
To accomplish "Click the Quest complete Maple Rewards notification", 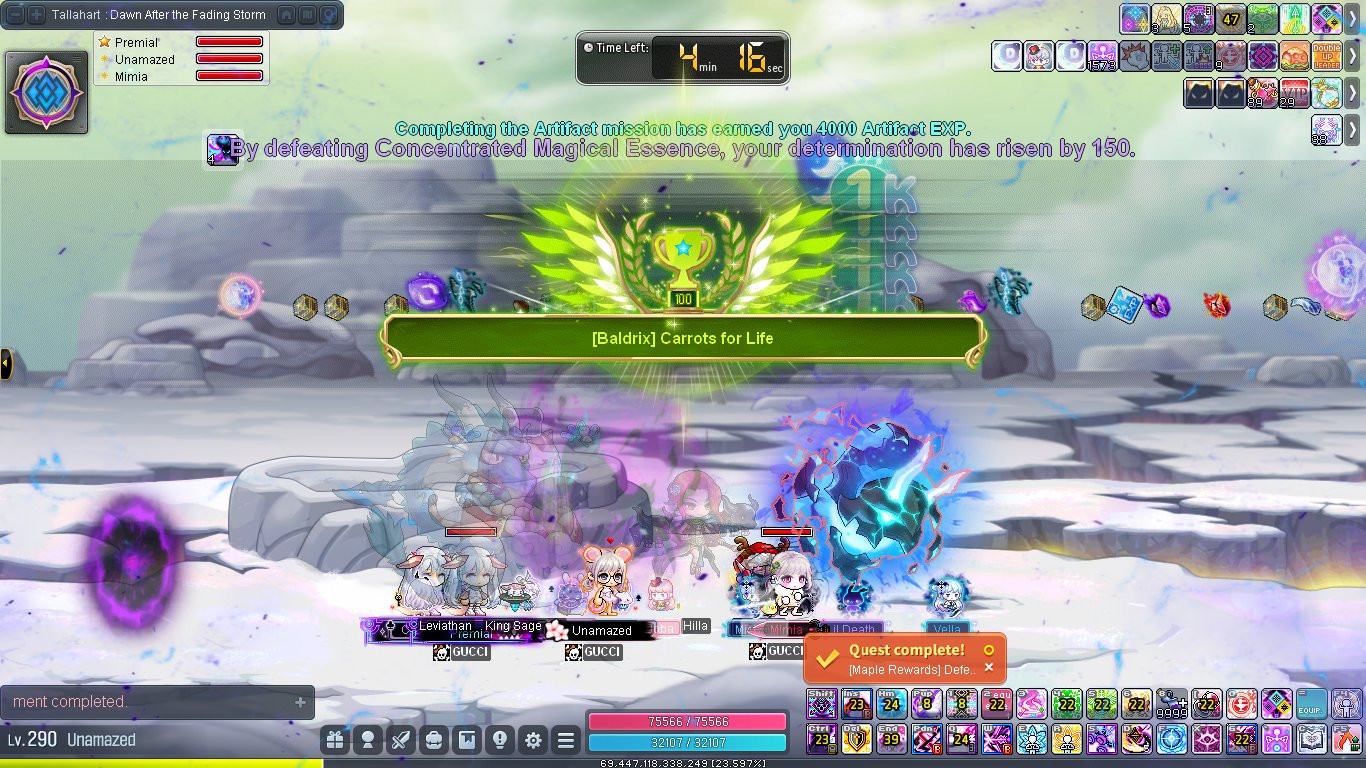I will 900,659.
